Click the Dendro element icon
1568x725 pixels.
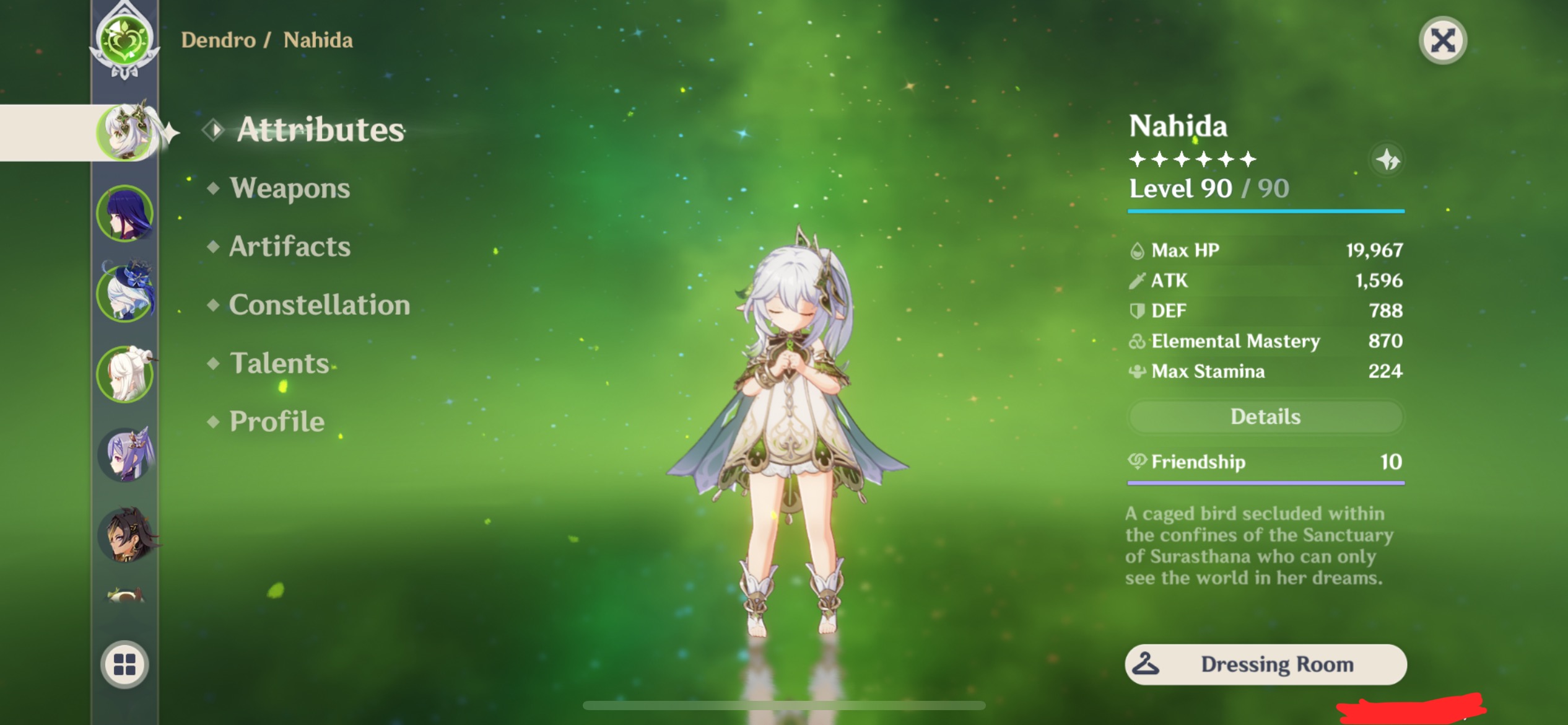[124, 40]
